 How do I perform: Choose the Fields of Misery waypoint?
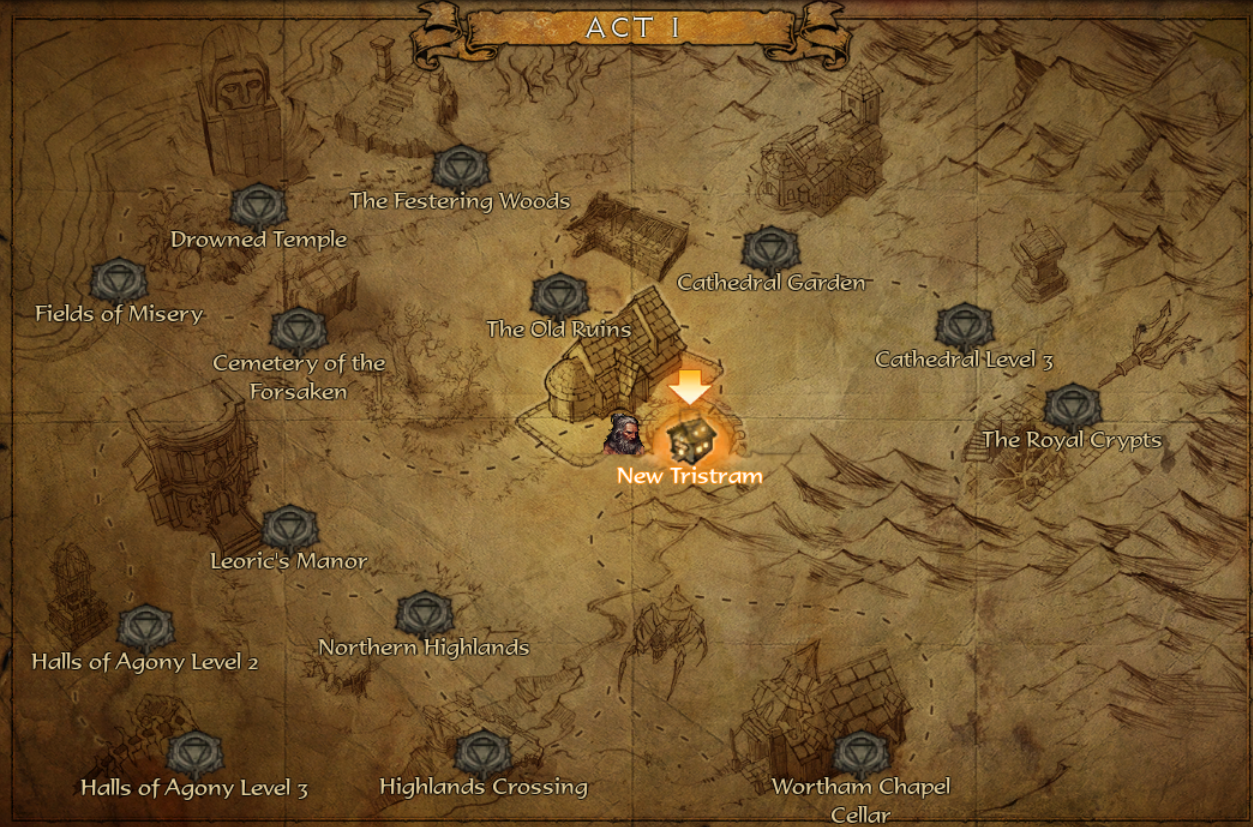tap(119, 282)
